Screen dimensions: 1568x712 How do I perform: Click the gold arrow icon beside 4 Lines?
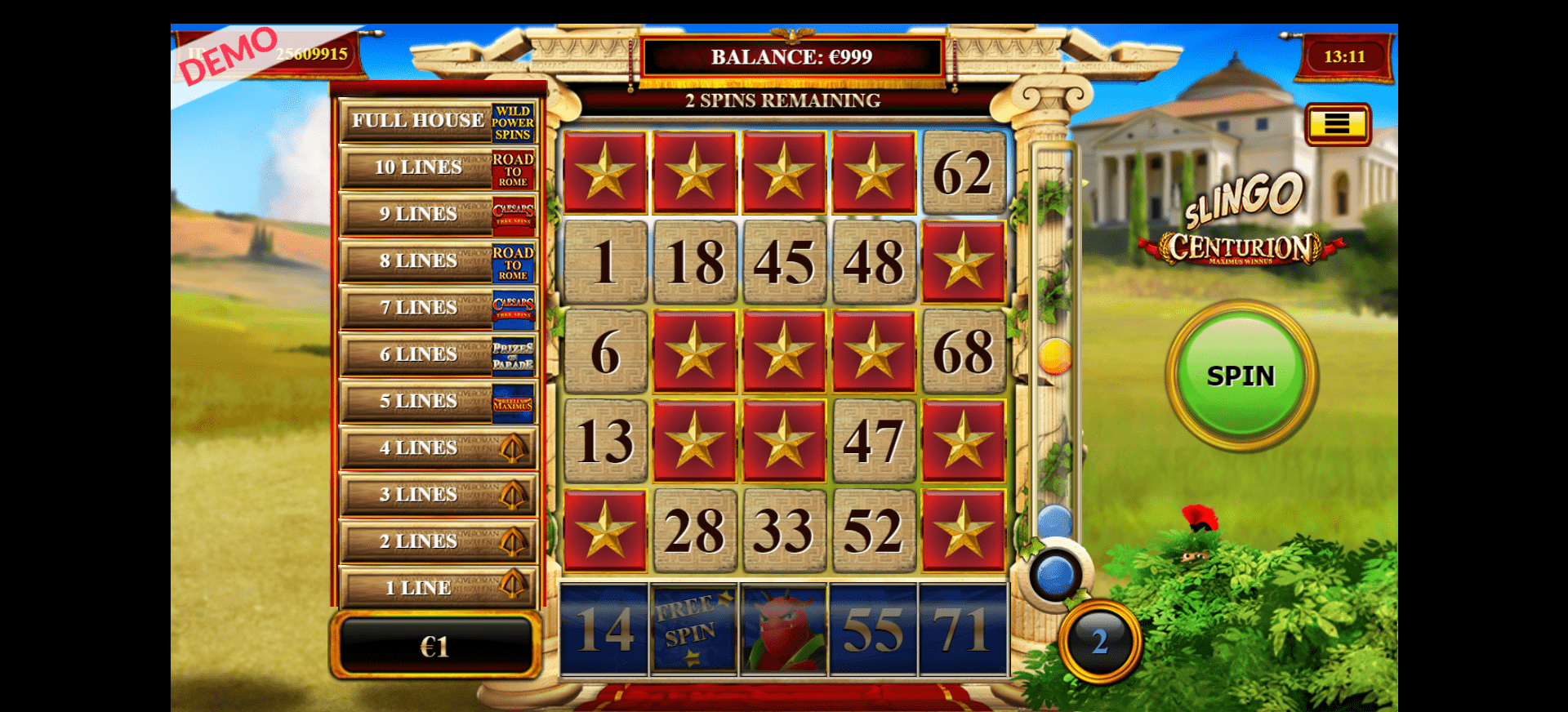[514, 447]
